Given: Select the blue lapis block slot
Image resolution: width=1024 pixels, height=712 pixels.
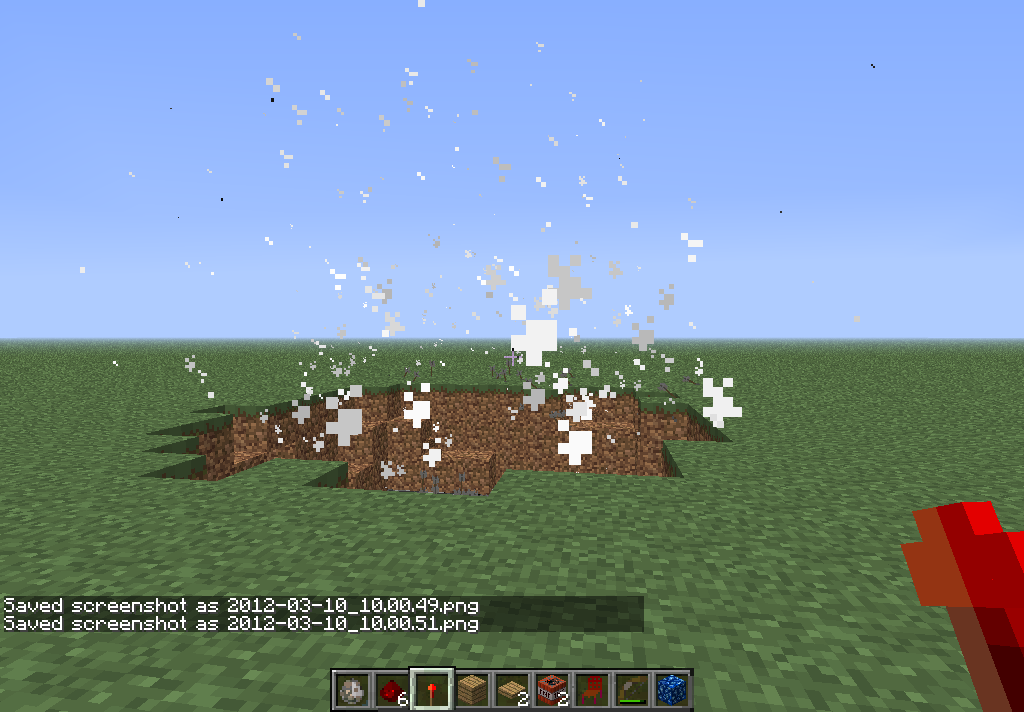Looking at the screenshot, I should pyautogui.click(x=672, y=689).
